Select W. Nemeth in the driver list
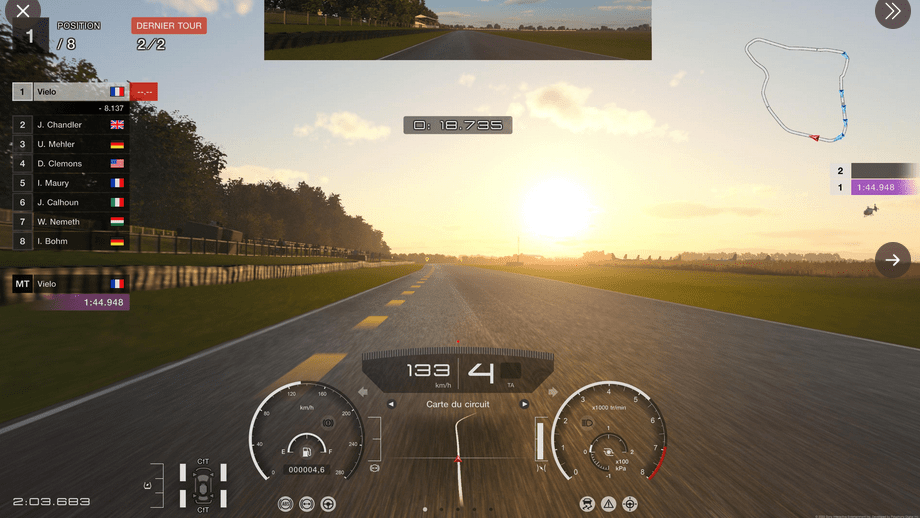 coord(70,222)
